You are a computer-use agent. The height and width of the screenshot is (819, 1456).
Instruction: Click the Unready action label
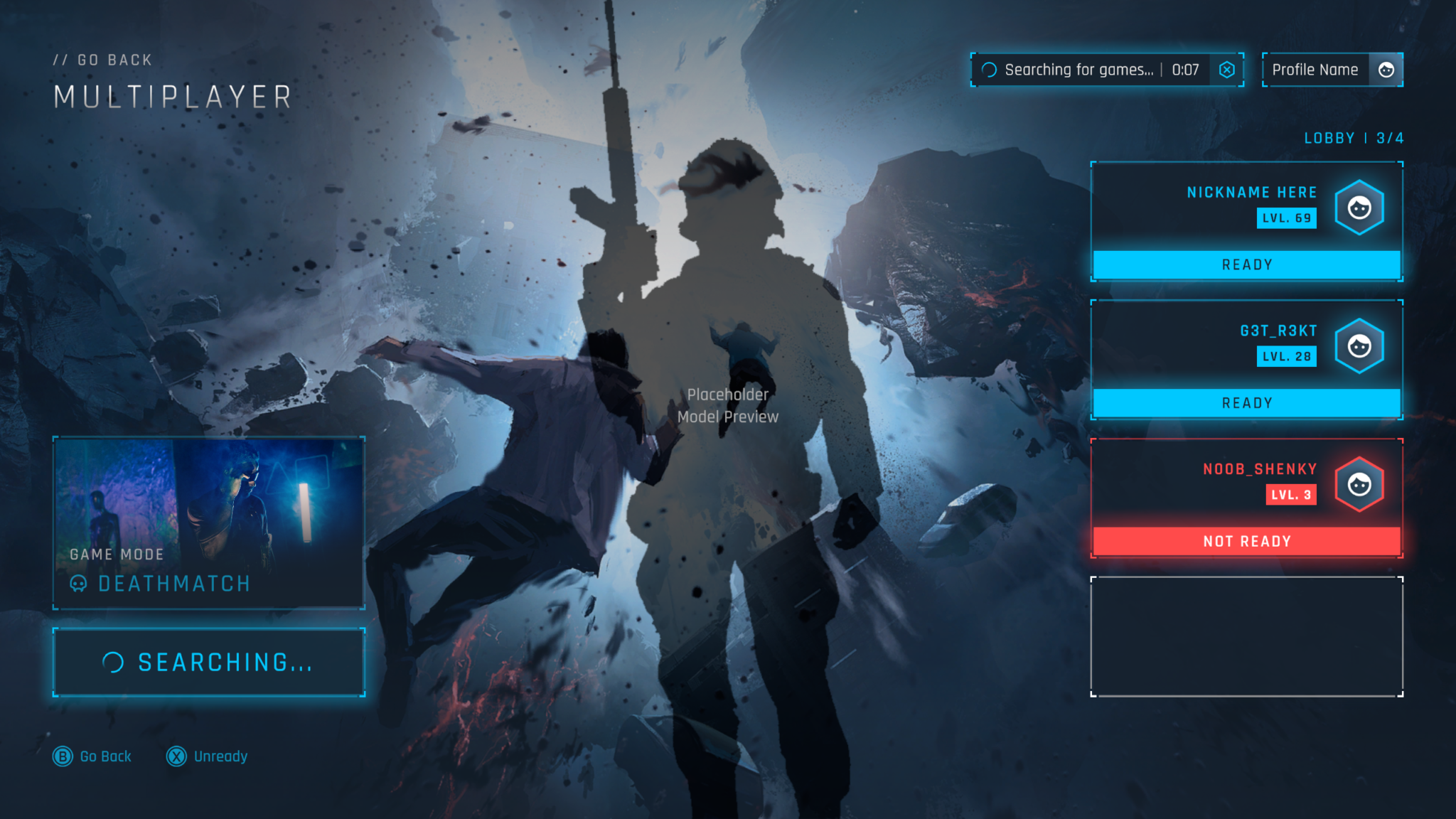(220, 756)
